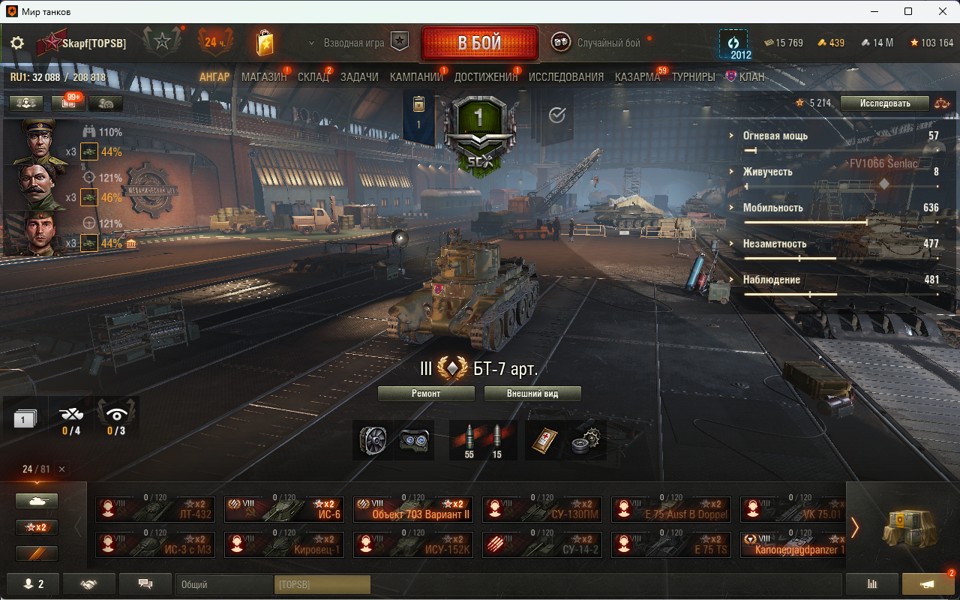Open the settings gear menu
This screenshot has height=600, width=960.
tap(17, 44)
